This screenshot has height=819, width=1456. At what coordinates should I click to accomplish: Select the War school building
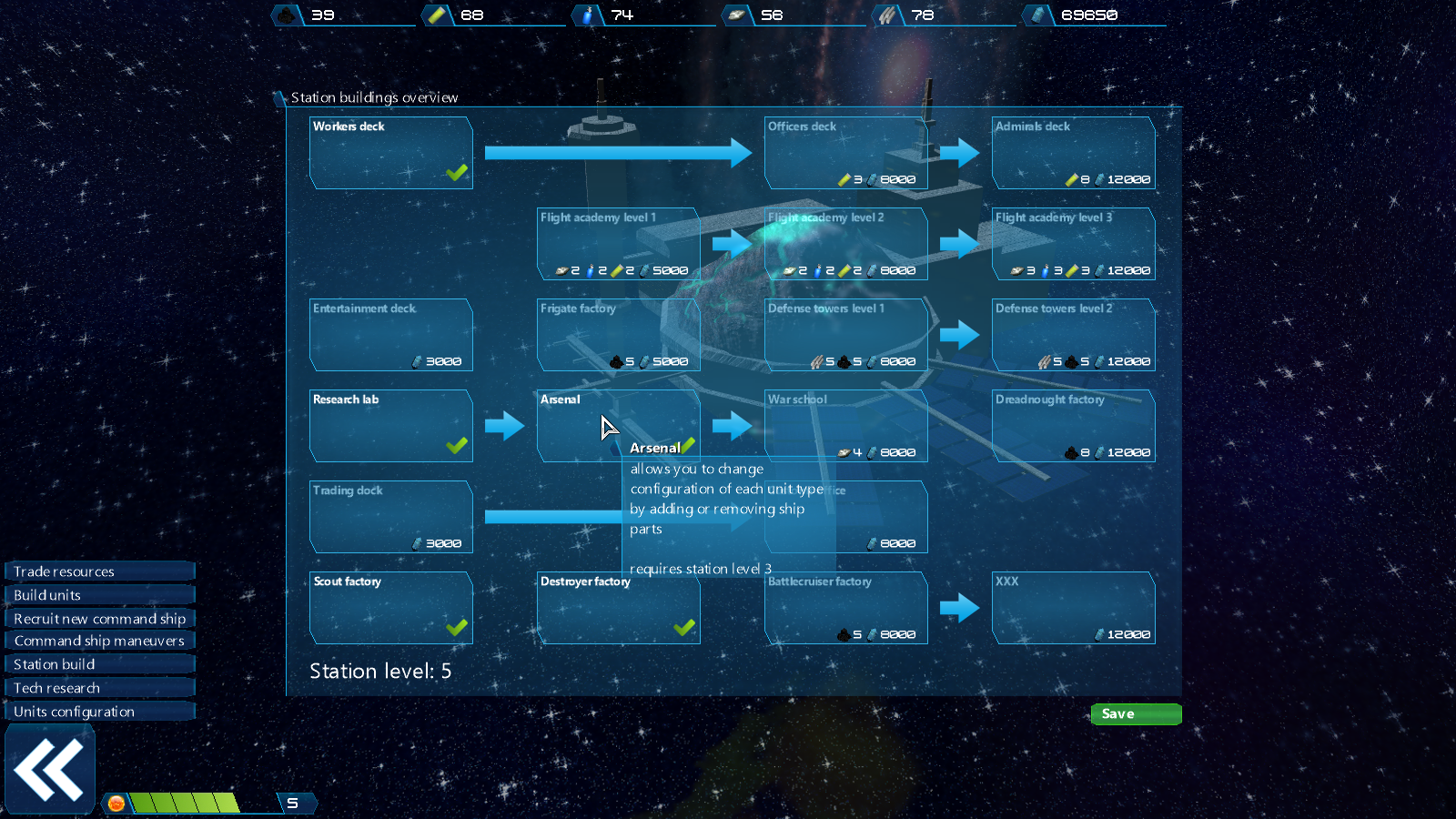tap(845, 419)
